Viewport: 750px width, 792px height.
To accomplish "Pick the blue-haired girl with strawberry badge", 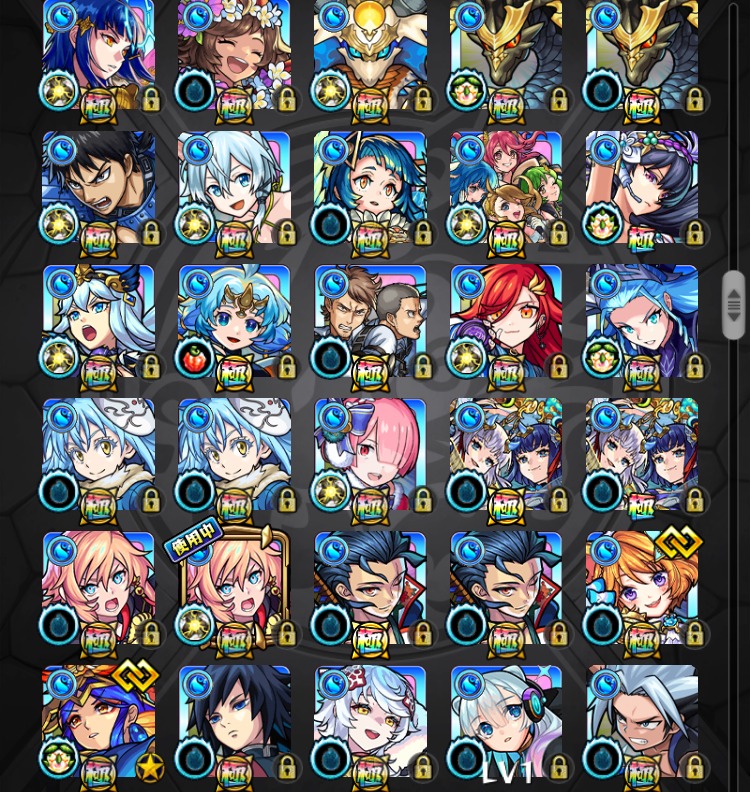I will click(234, 322).
